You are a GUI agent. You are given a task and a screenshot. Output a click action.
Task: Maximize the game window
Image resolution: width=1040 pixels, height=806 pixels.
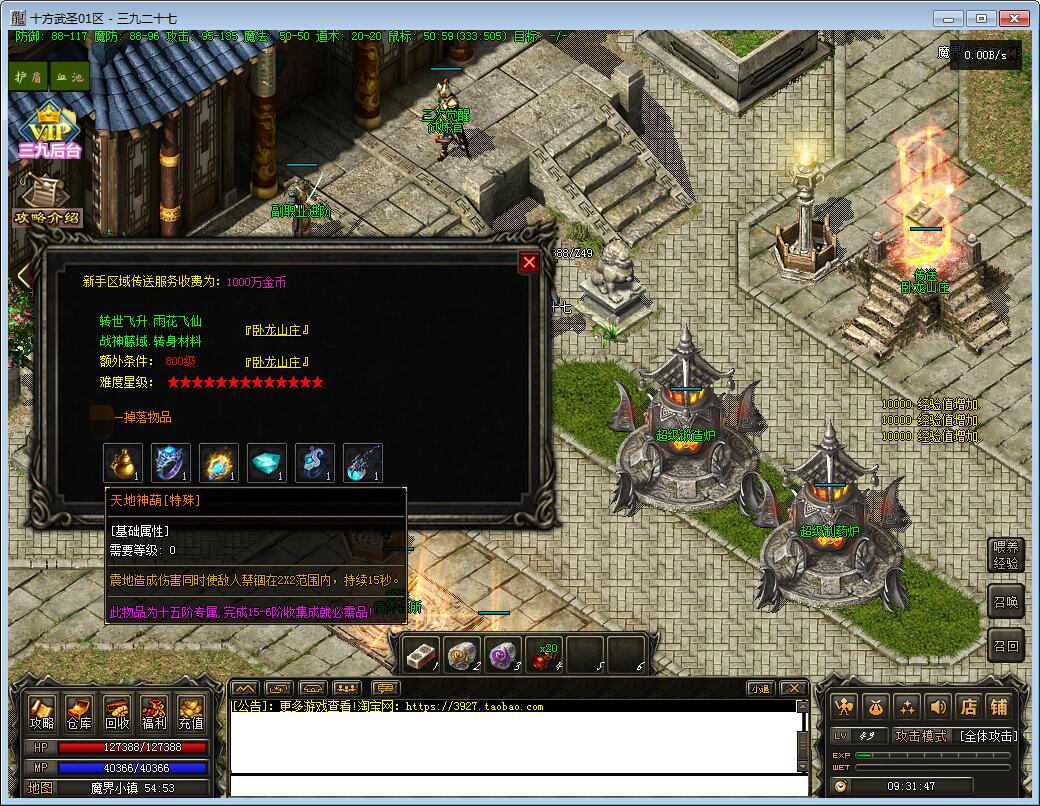pos(982,18)
